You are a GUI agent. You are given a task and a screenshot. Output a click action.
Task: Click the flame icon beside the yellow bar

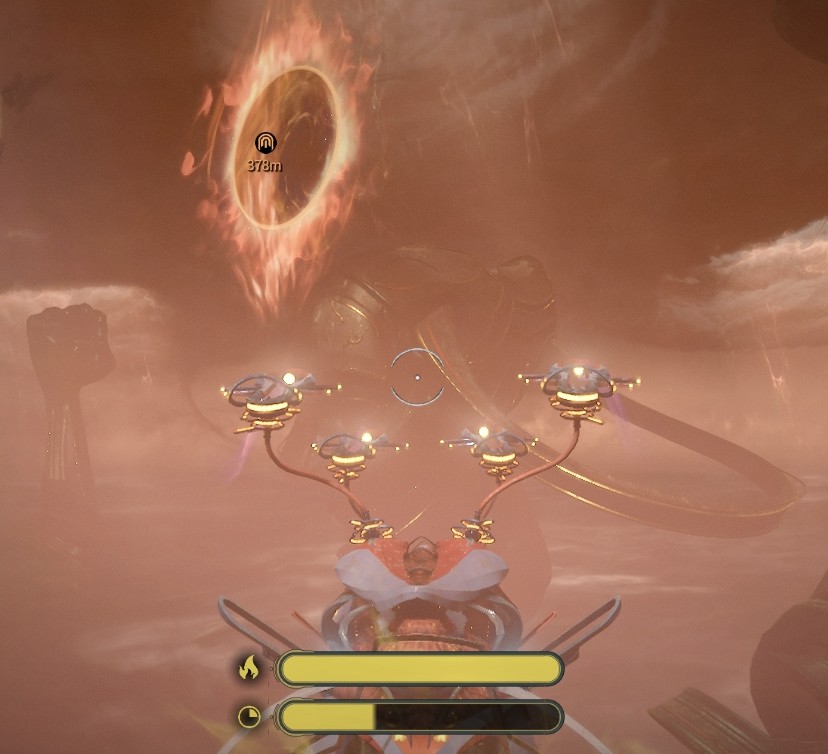tap(249, 668)
